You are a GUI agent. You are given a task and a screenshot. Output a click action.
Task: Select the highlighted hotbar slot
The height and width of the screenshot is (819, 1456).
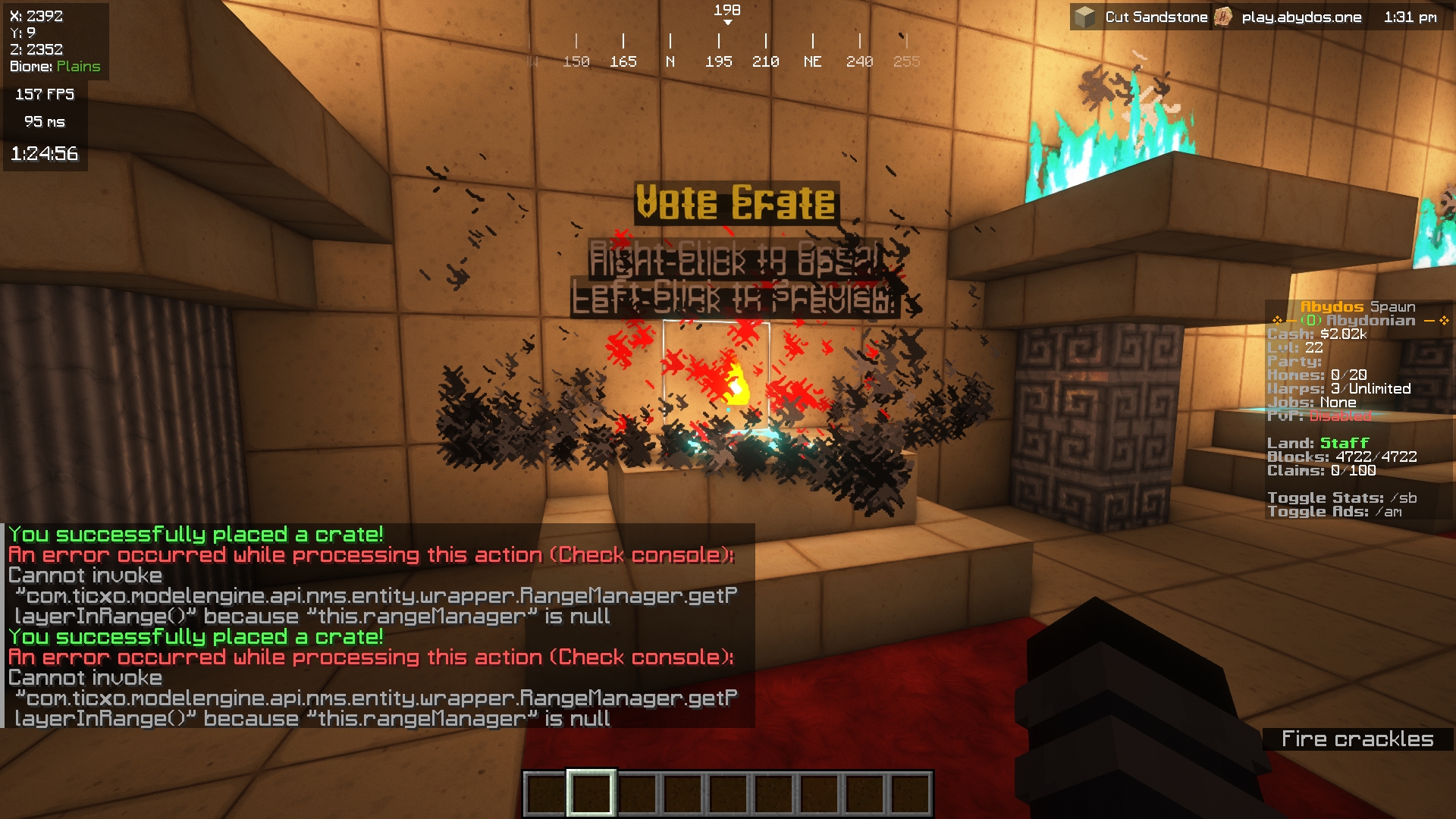[591, 793]
